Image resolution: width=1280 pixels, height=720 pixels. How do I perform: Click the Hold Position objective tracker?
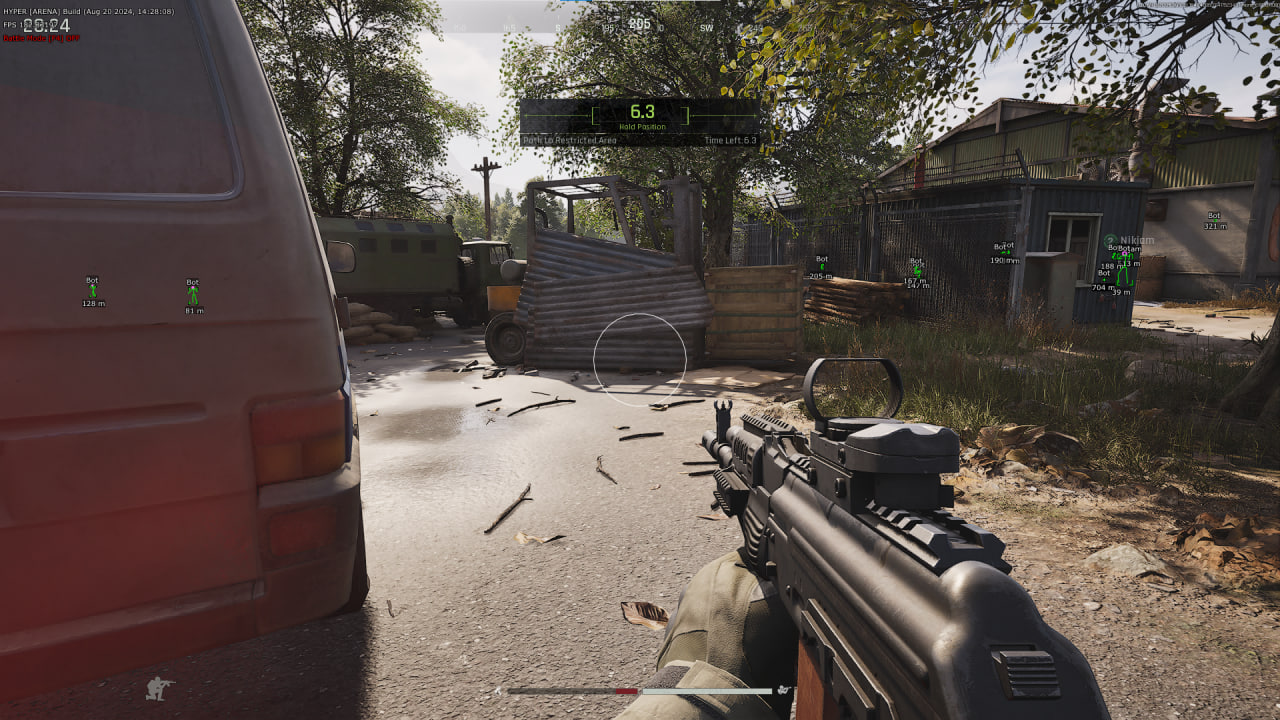pyautogui.click(x=640, y=116)
